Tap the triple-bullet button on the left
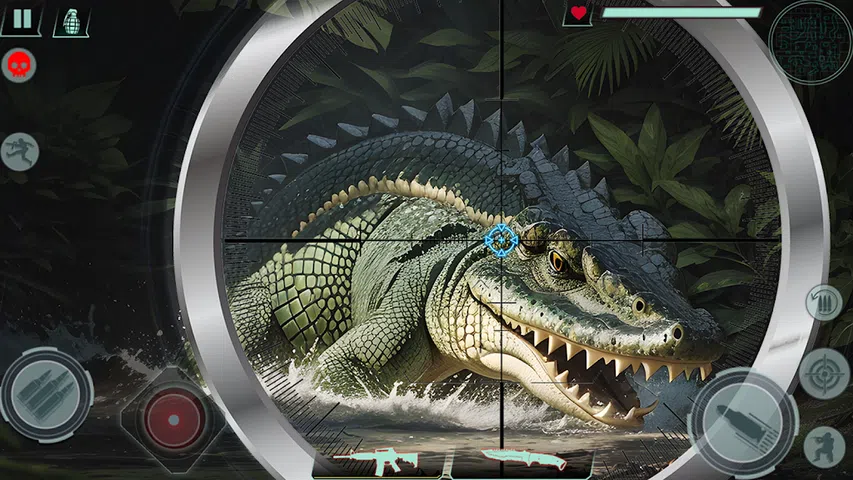 pyautogui.click(x=45, y=394)
